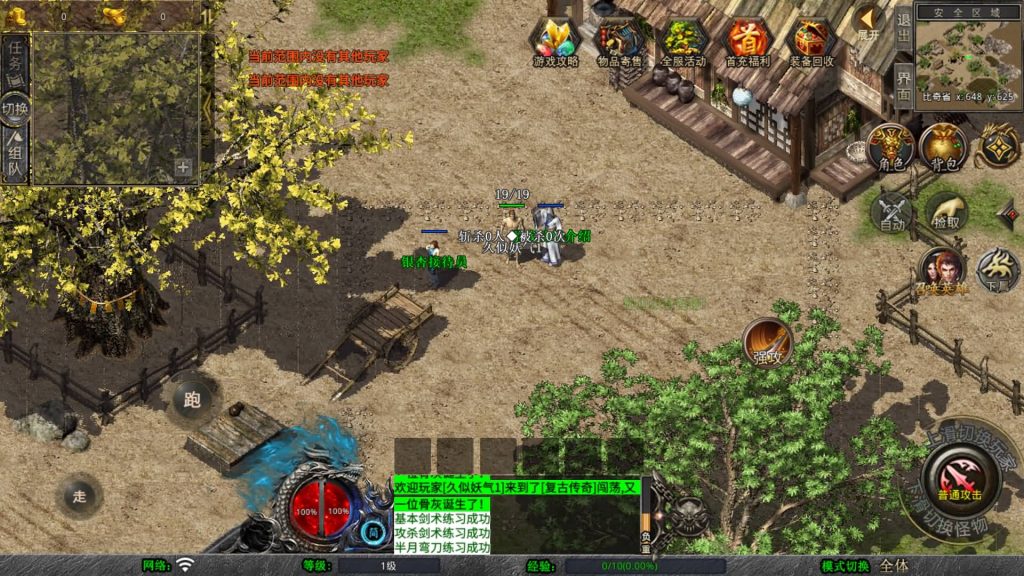
Task: Tap the 捡取 pickup button
Action: tap(945, 212)
